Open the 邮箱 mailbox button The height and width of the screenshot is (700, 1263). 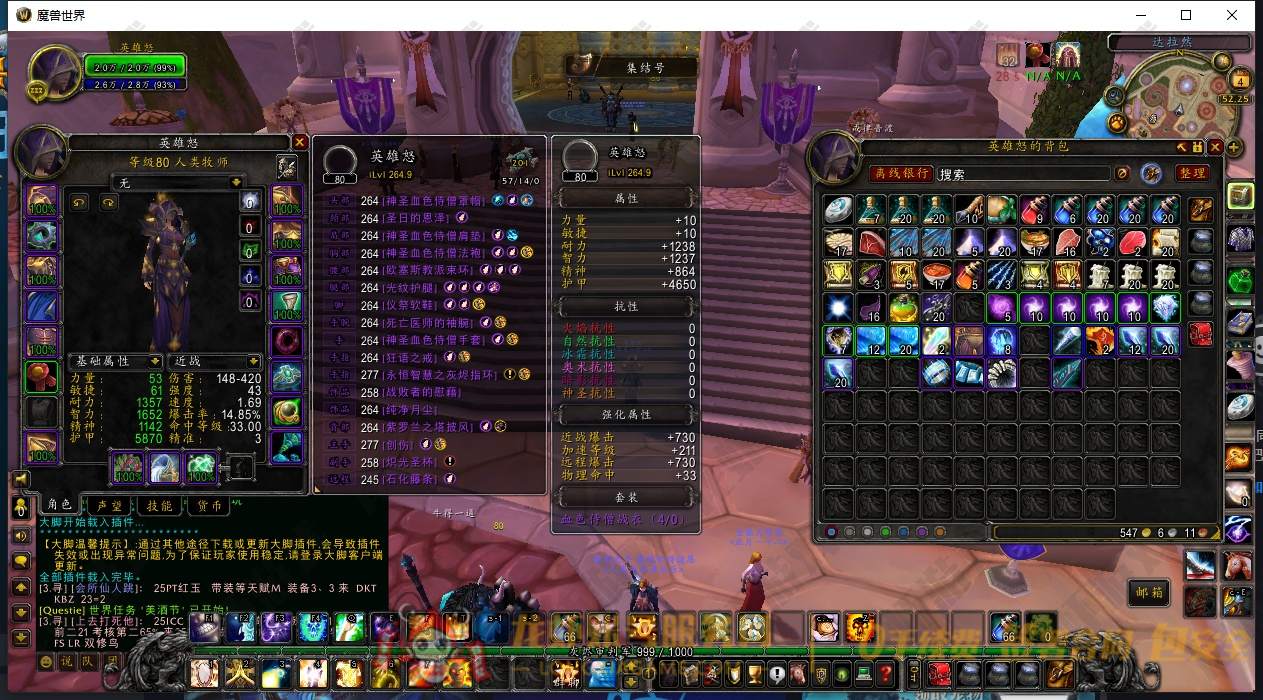tap(1149, 591)
